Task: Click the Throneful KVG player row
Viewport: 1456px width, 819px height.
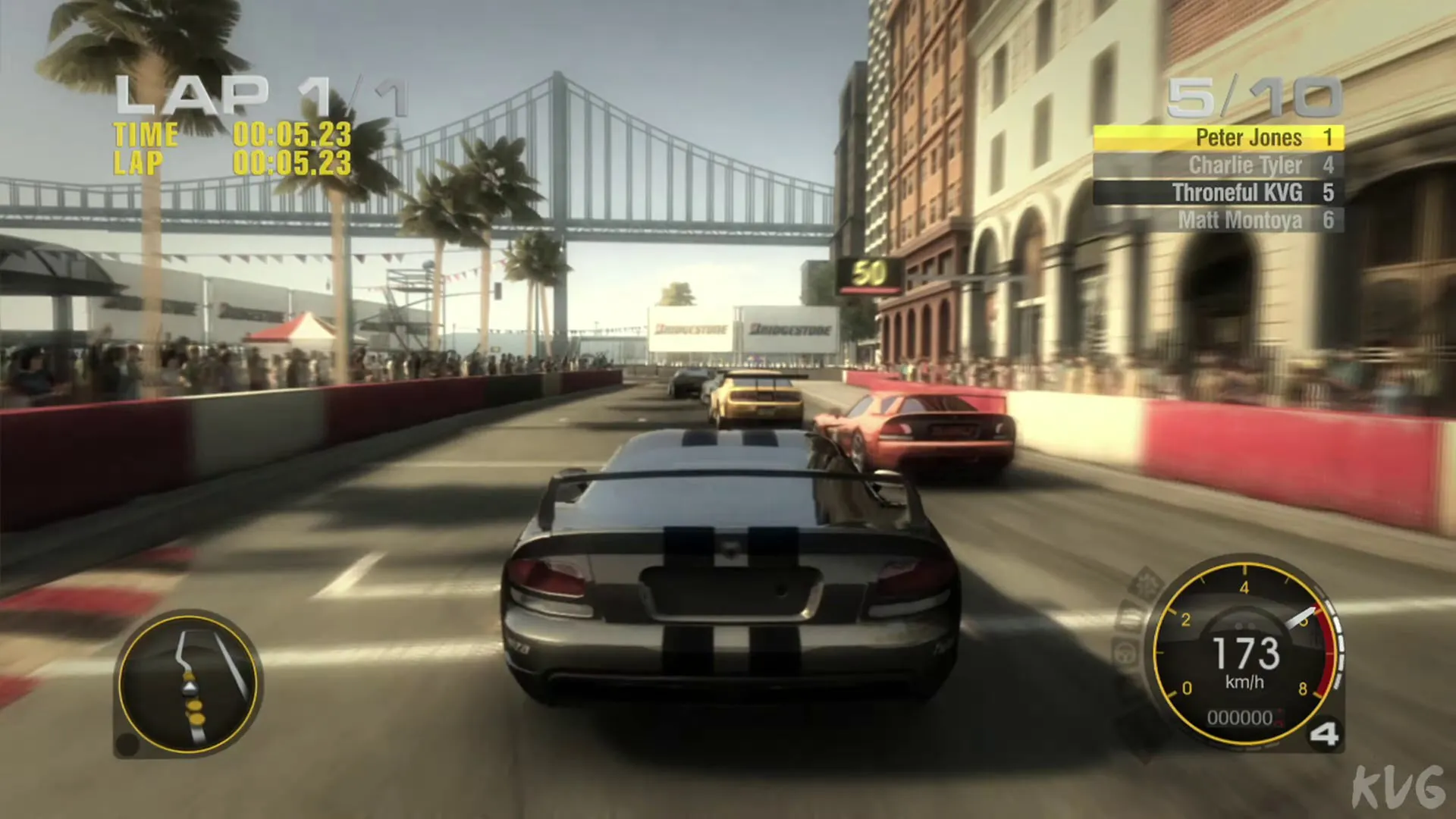Action: [1218, 193]
